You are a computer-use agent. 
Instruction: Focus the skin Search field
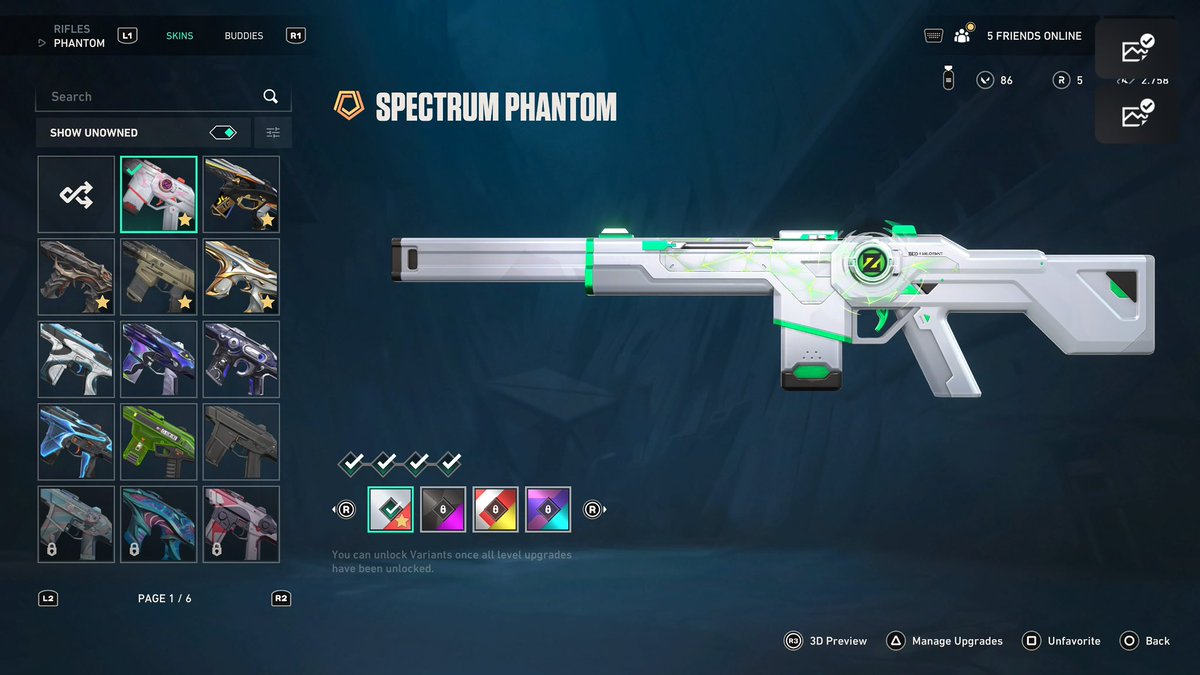coord(150,97)
